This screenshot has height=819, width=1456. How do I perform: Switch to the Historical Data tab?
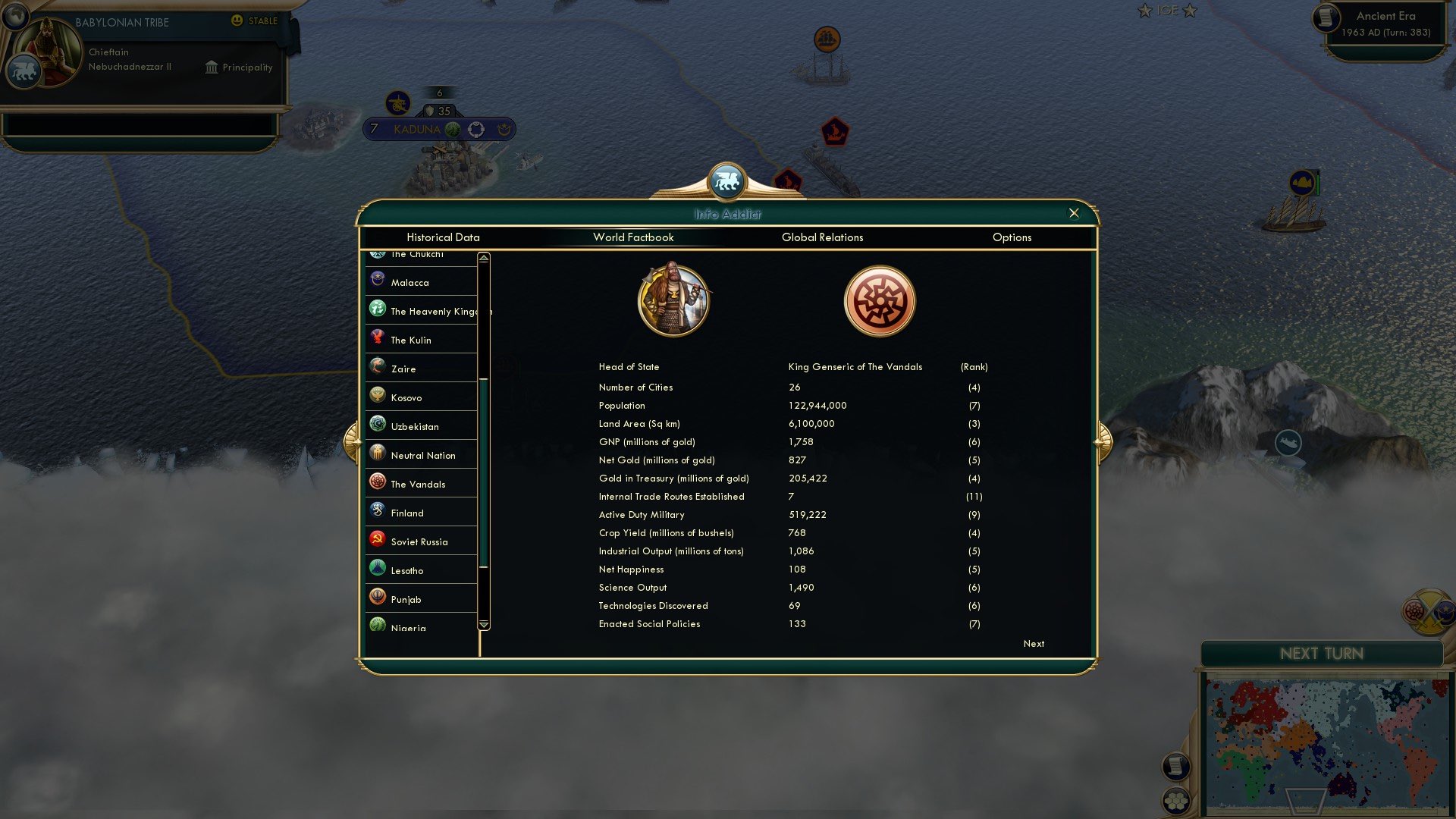[x=443, y=237]
